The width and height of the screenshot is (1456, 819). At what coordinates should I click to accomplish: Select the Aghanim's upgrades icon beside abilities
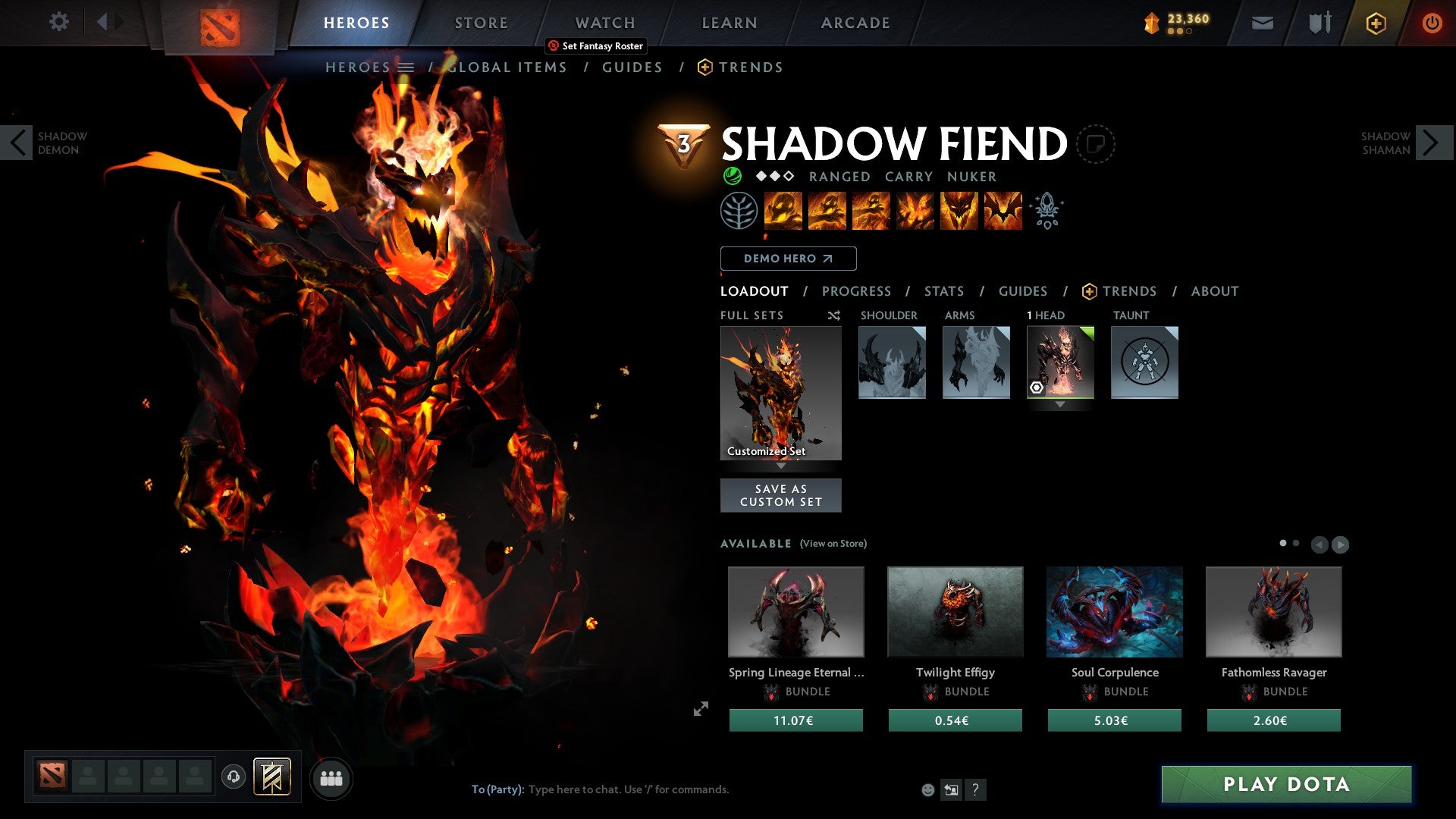pyautogui.click(x=1046, y=211)
